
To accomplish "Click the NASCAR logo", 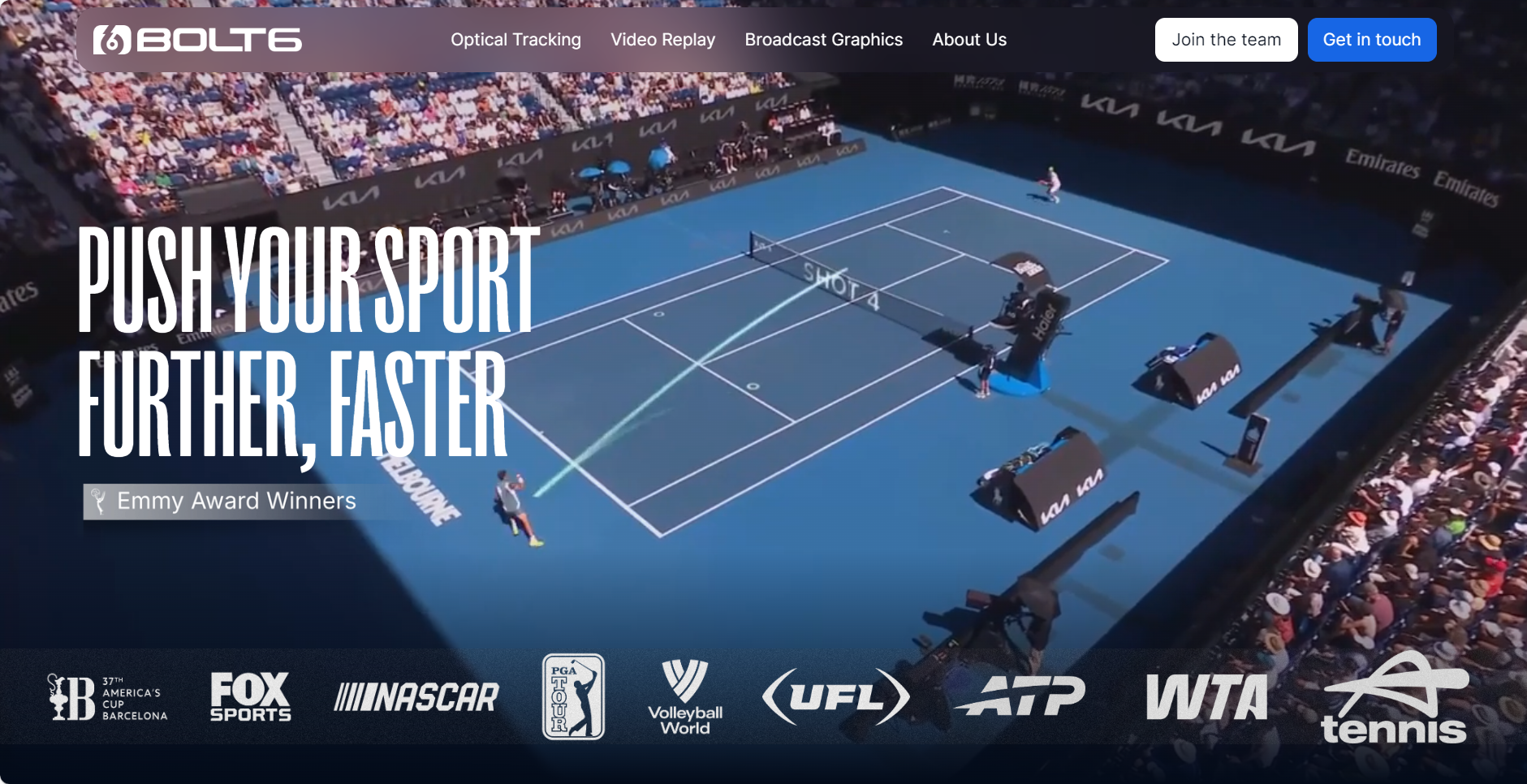I will (x=417, y=697).
